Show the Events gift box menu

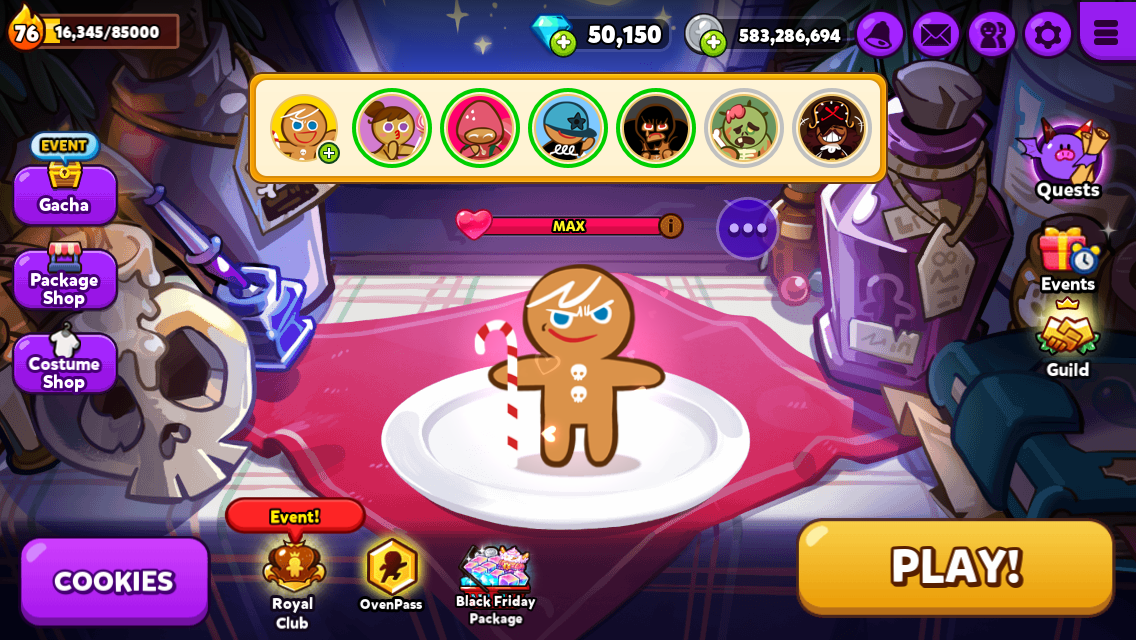click(x=1067, y=257)
